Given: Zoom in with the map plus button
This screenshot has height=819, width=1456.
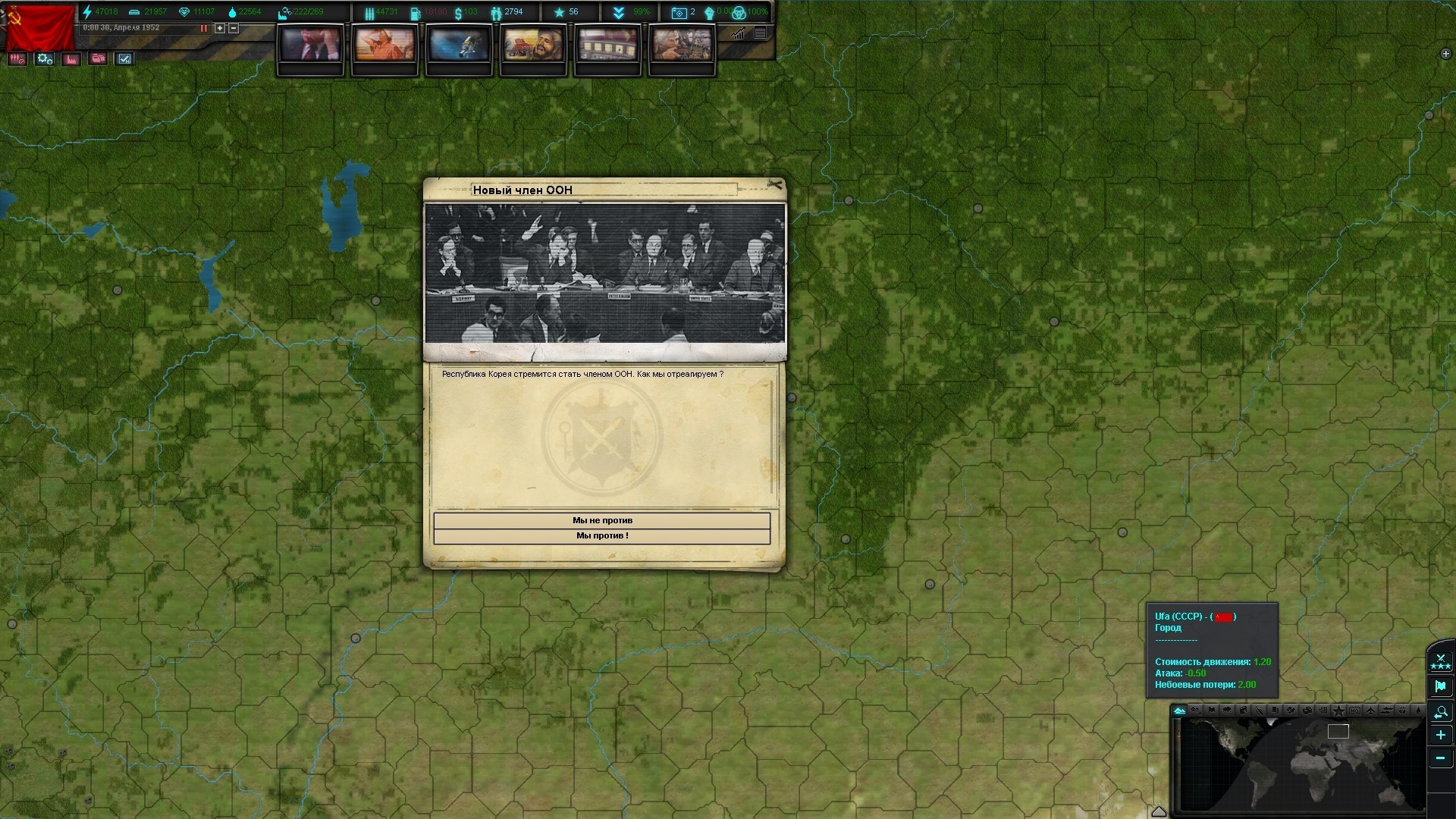Looking at the screenshot, I should pyautogui.click(x=1440, y=735).
